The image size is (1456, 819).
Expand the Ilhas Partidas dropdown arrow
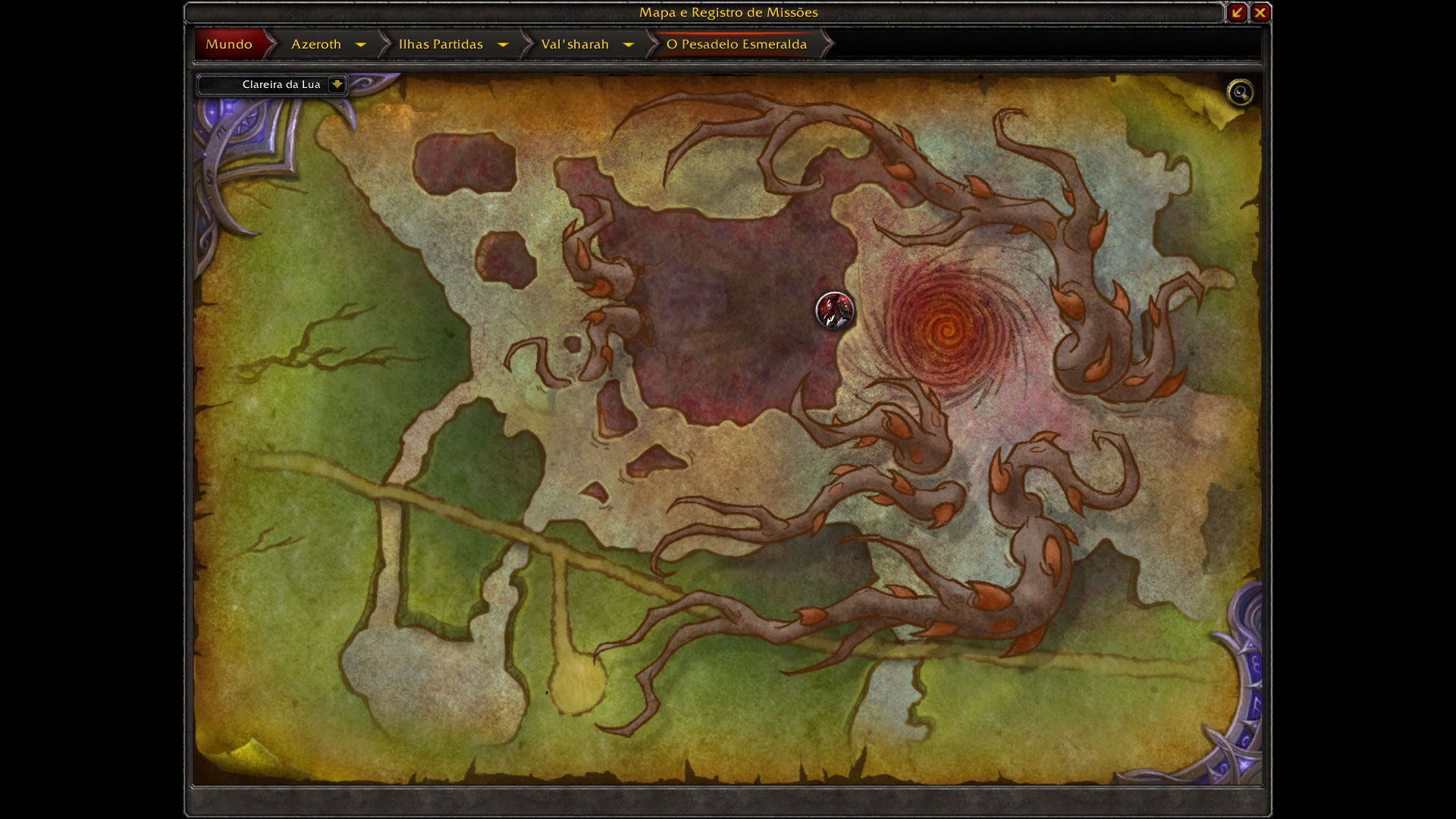[503, 45]
